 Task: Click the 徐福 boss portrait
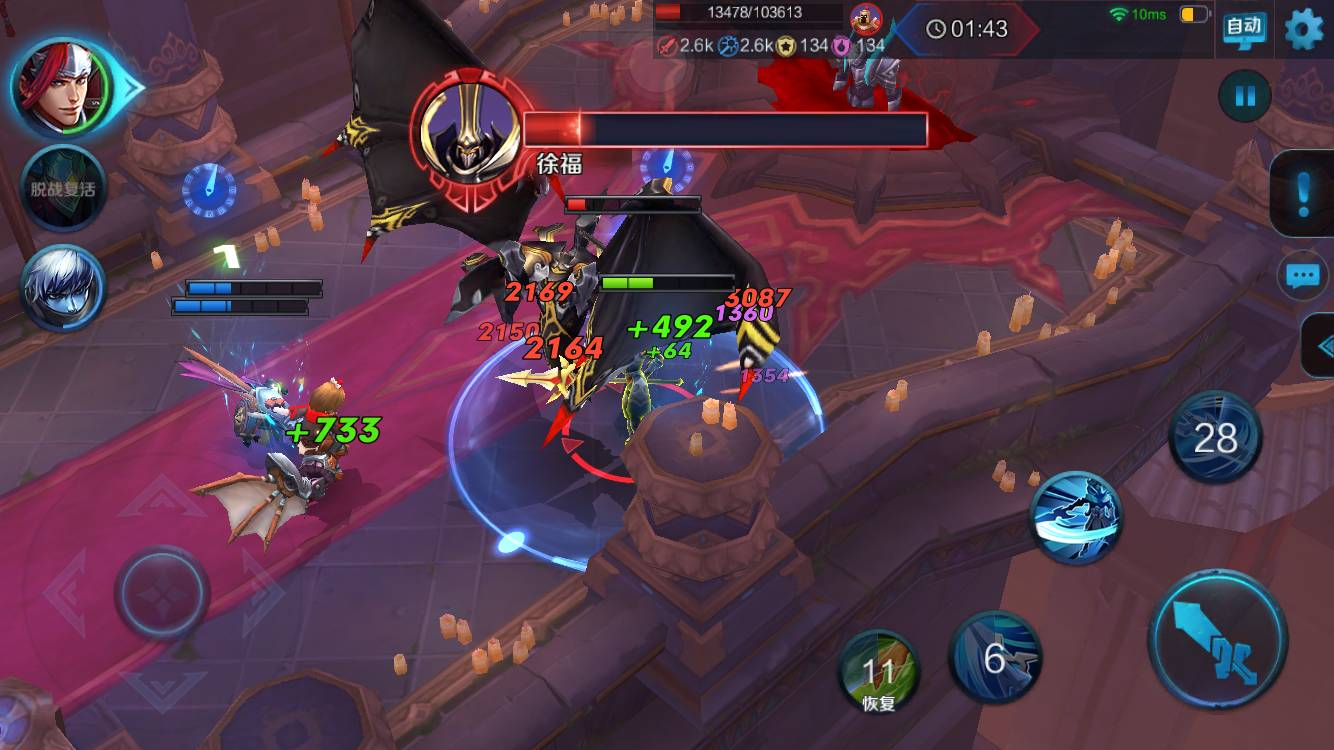tap(467, 127)
